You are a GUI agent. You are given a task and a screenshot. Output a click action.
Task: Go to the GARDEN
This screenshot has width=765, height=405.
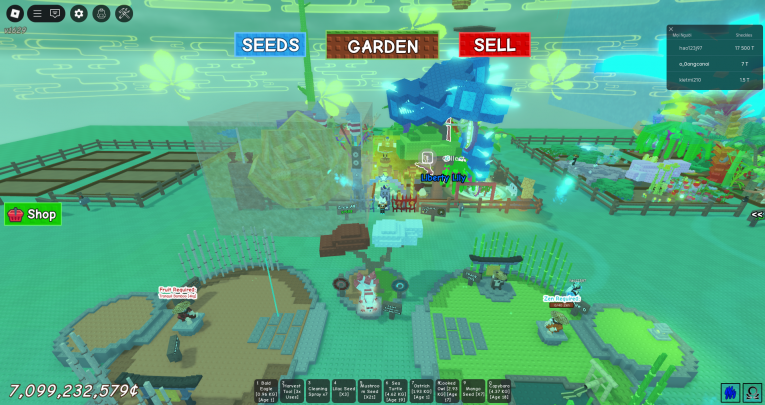382,45
